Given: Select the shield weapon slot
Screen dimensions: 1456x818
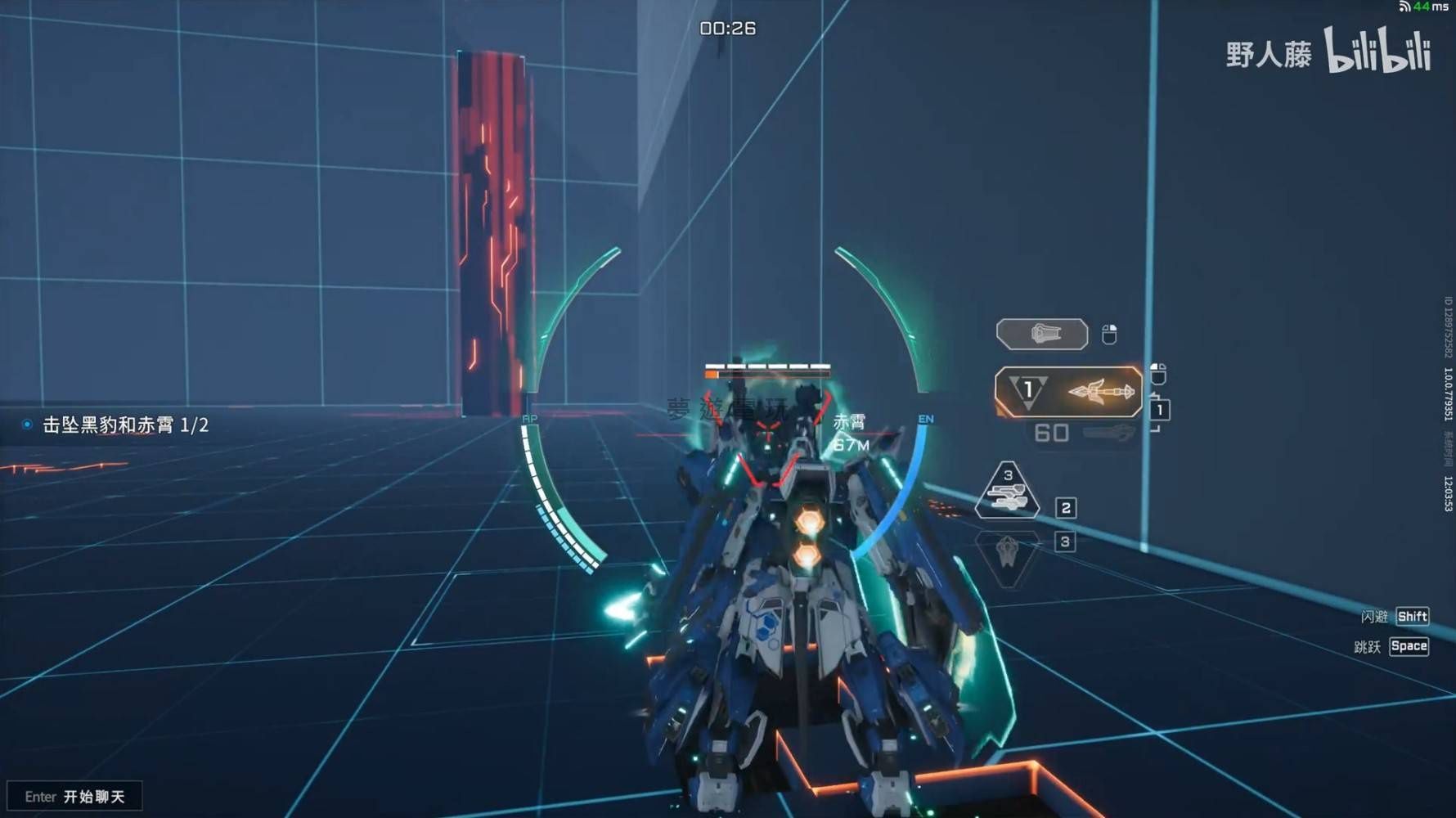Looking at the screenshot, I should tap(1041, 334).
